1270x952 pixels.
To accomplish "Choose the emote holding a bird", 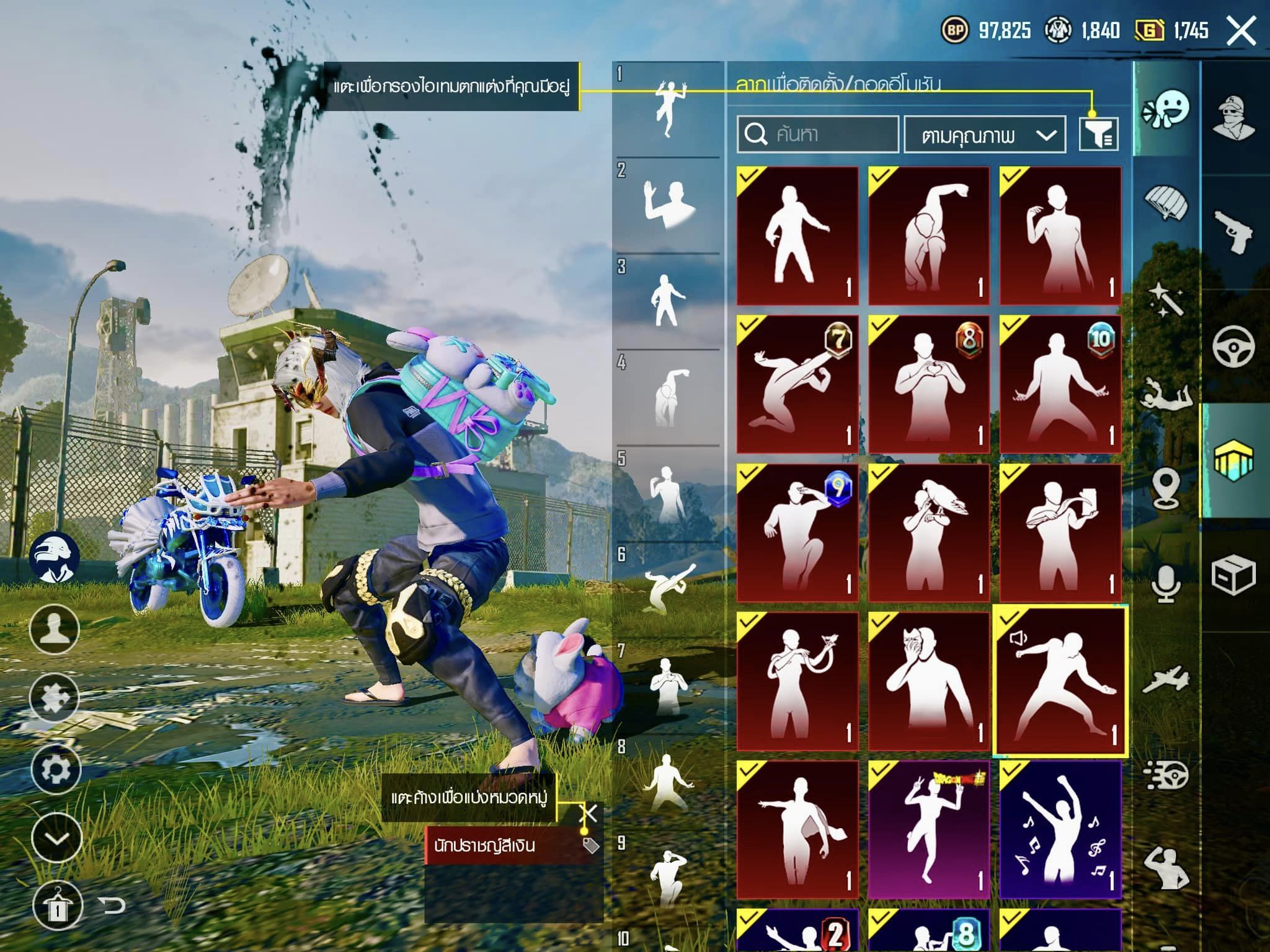I will tap(928, 533).
